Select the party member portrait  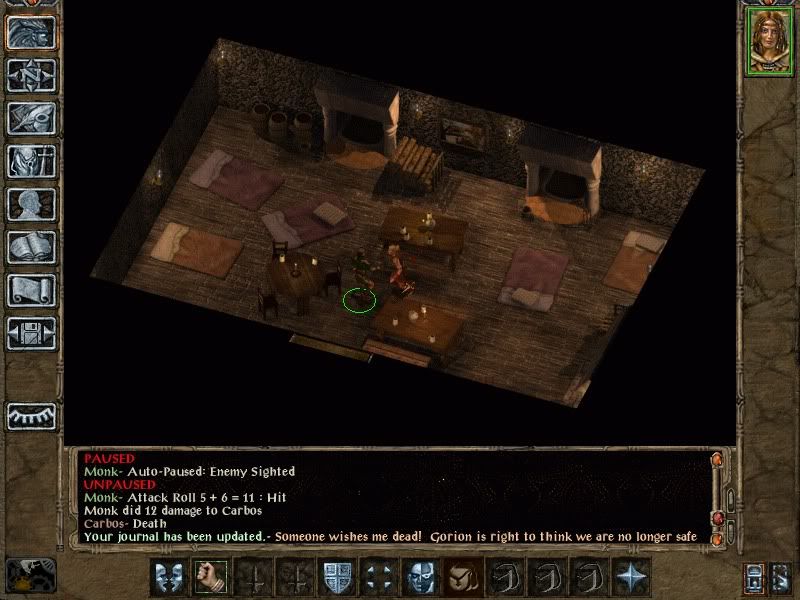coord(769,41)
